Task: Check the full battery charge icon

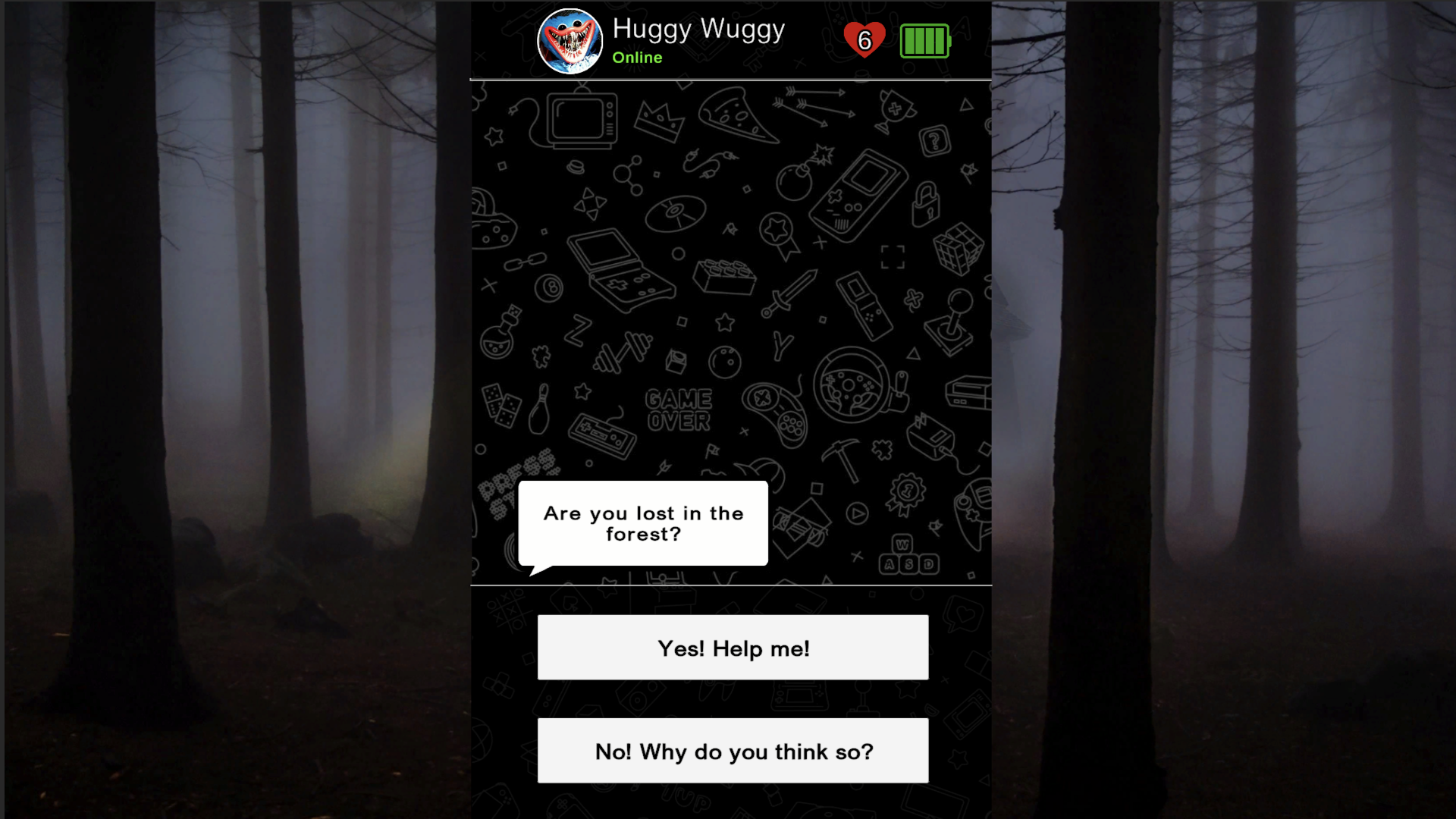Action: pos(927,42)
